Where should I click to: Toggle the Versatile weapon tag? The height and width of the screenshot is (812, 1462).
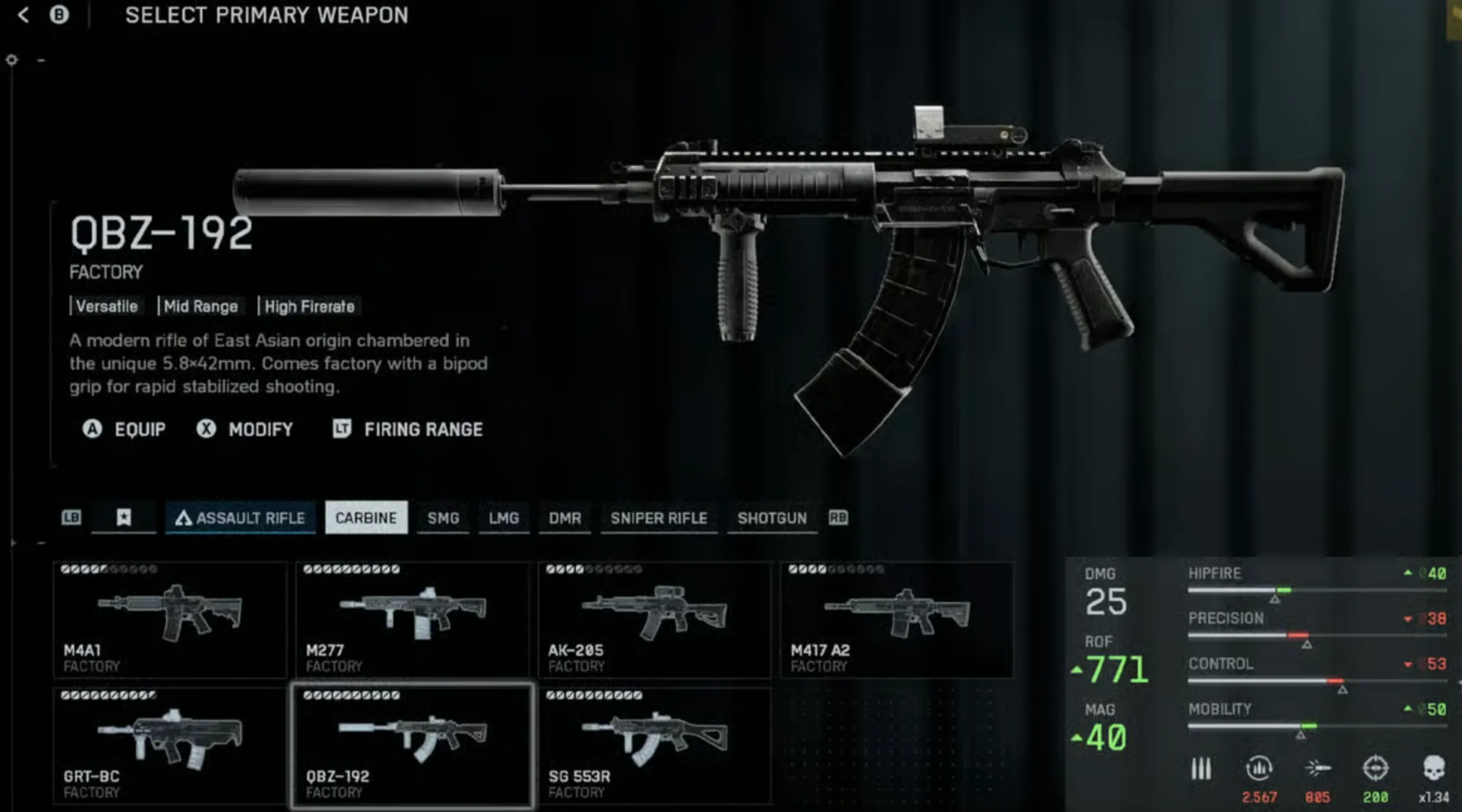point(107,306)
